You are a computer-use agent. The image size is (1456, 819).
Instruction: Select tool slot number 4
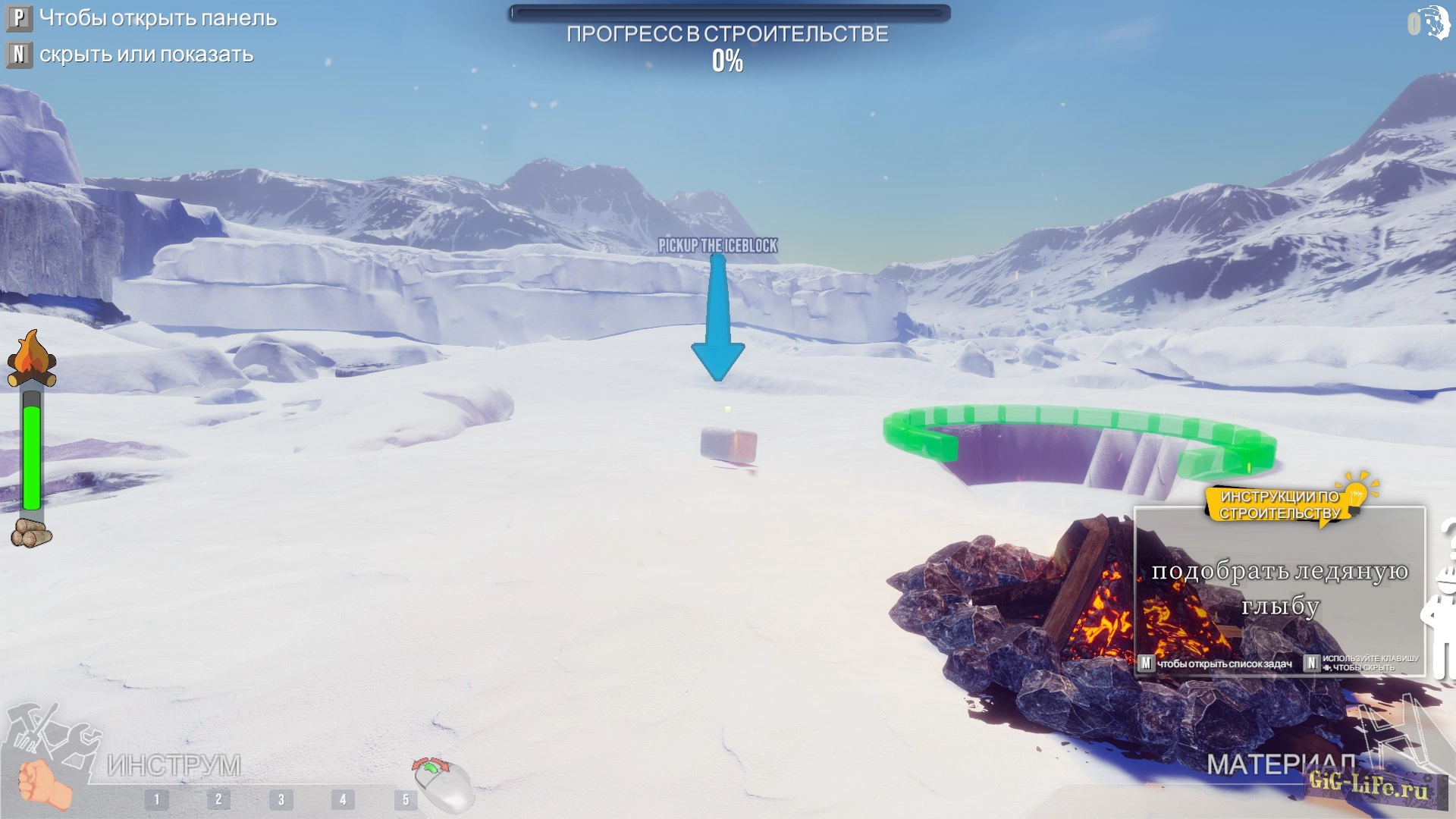(343, 799)
